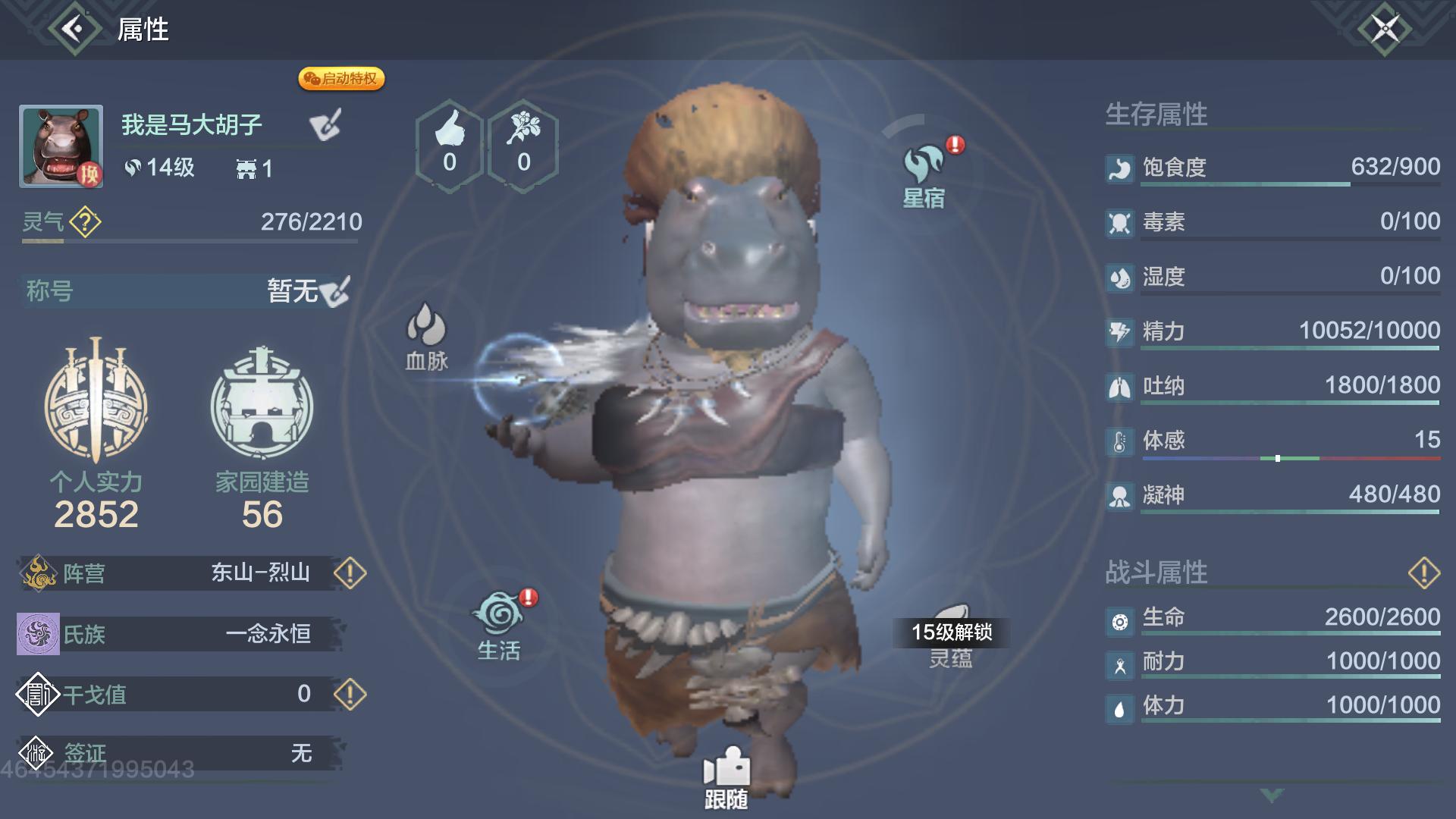This screenshot has height=819, width=1456.
Task: Close the attributes screen
Action: click(1384, 30)
